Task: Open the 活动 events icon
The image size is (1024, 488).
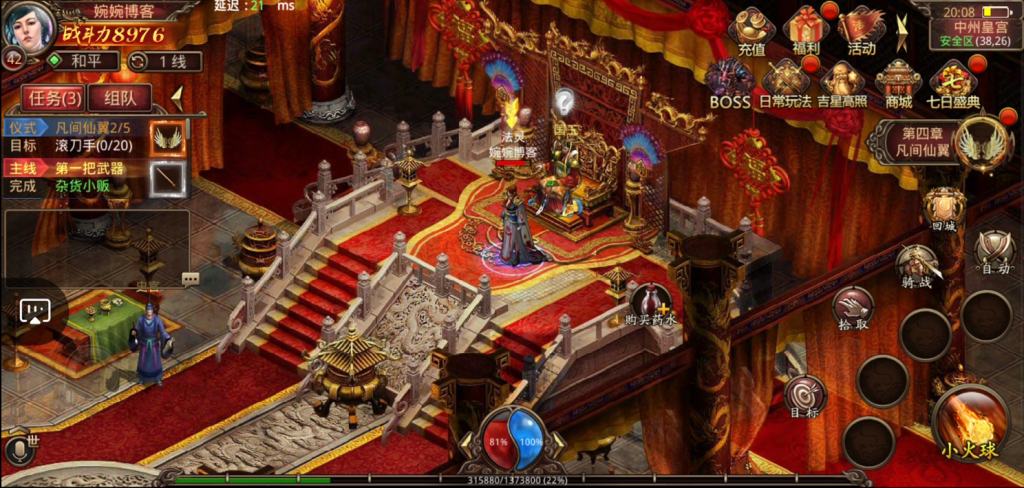Action: pyautogui.click(x=861, y=31)
